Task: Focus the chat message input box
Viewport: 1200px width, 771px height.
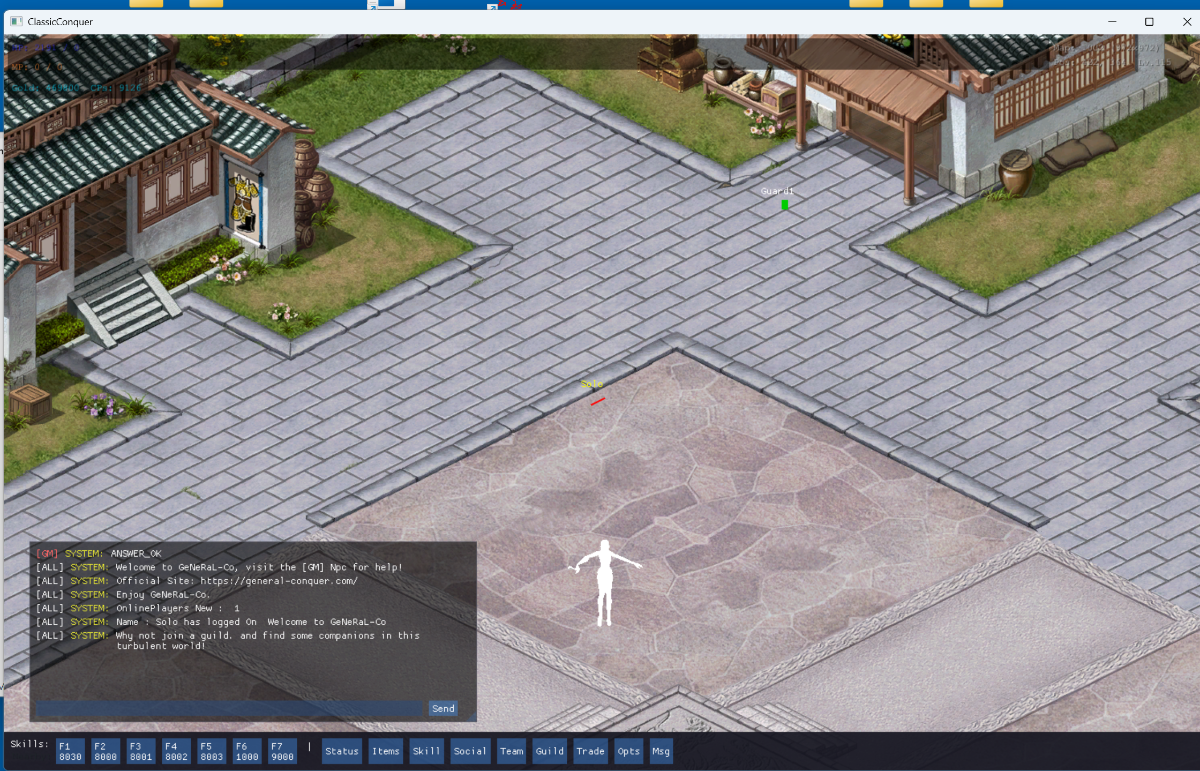Action: pyautogui.click(x=230, y=708)
